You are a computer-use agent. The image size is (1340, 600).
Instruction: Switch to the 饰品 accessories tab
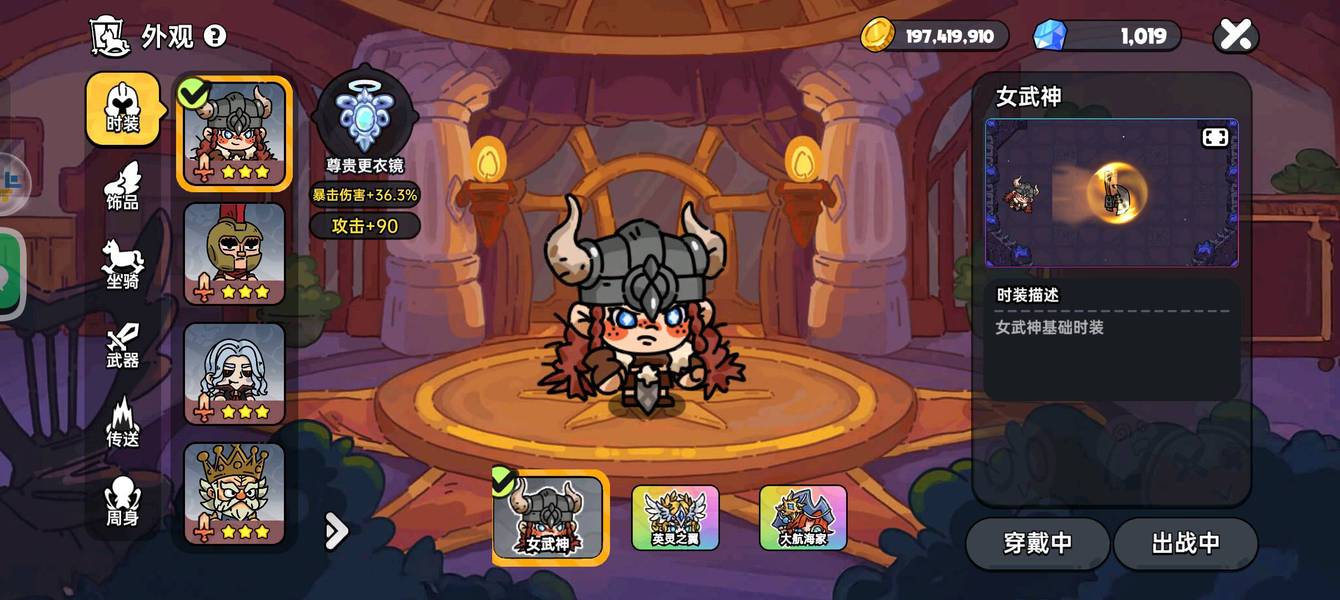click(123, 187)
